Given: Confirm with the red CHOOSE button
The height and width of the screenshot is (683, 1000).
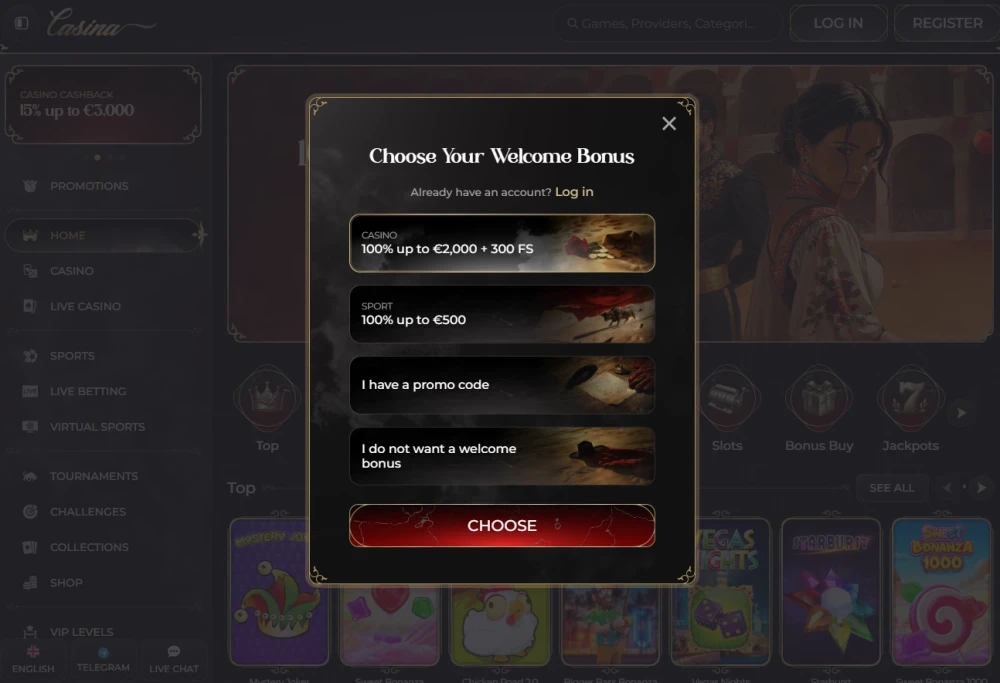Looking at the screenshot, I should (x=502, y=526).
